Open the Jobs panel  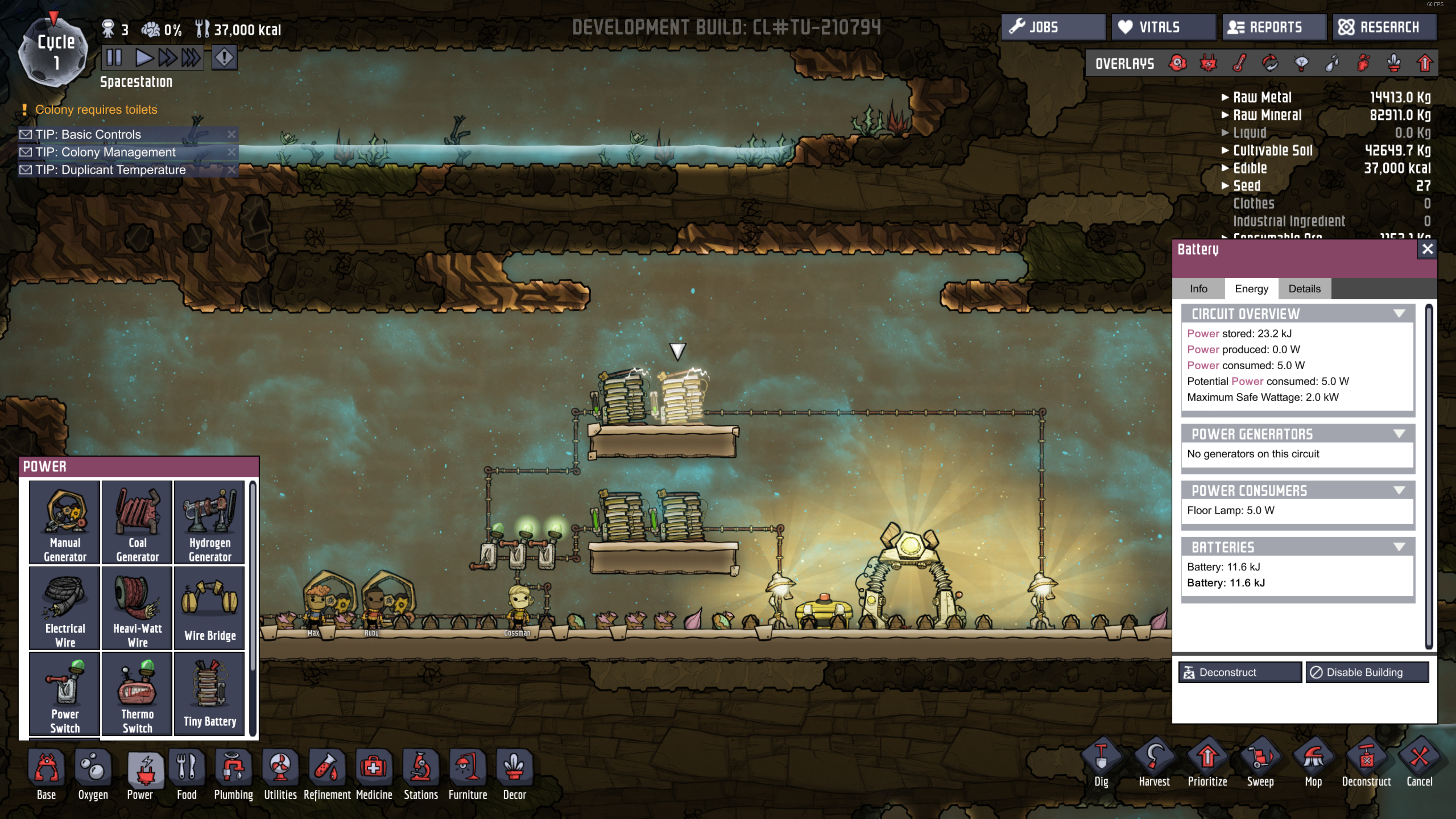click(x=1053, y=27)
